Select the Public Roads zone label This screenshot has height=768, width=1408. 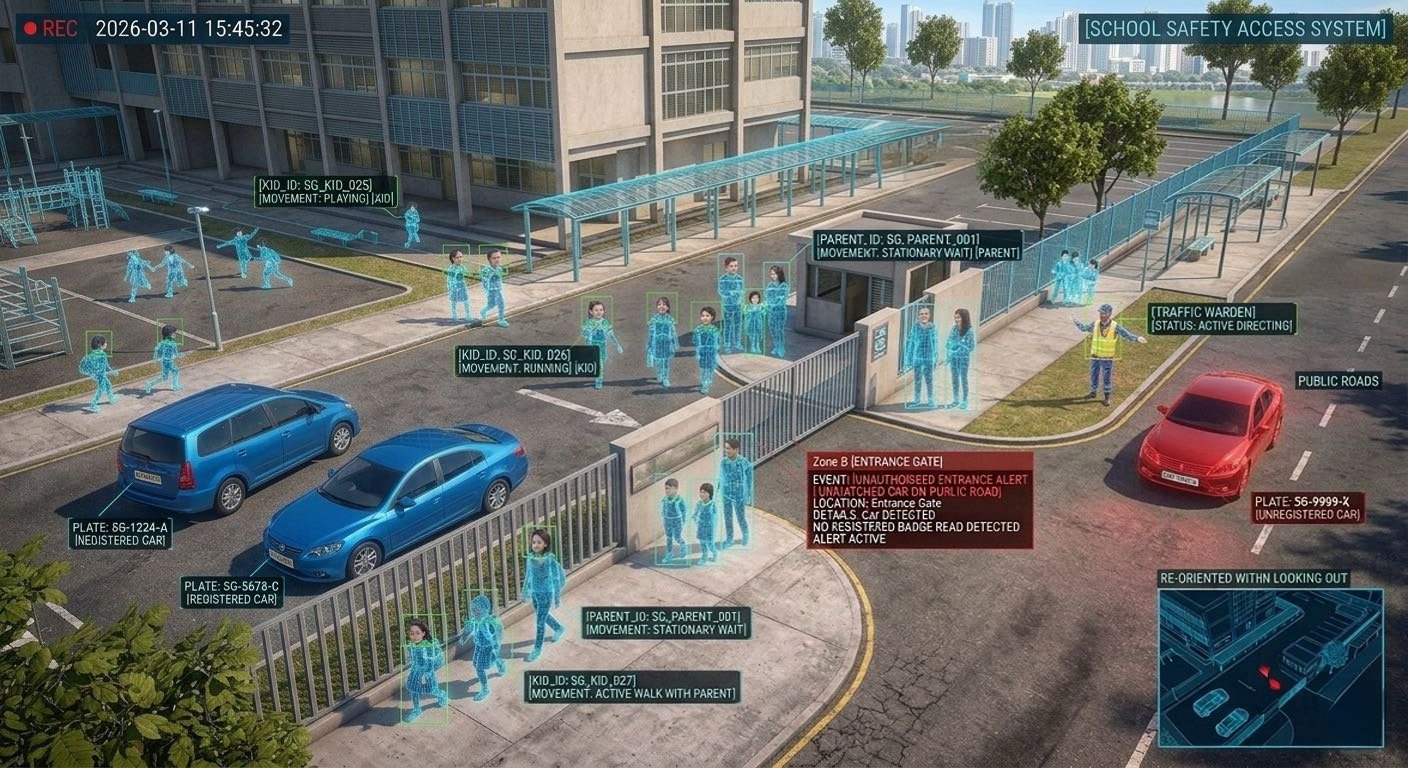click(1338, 381)
